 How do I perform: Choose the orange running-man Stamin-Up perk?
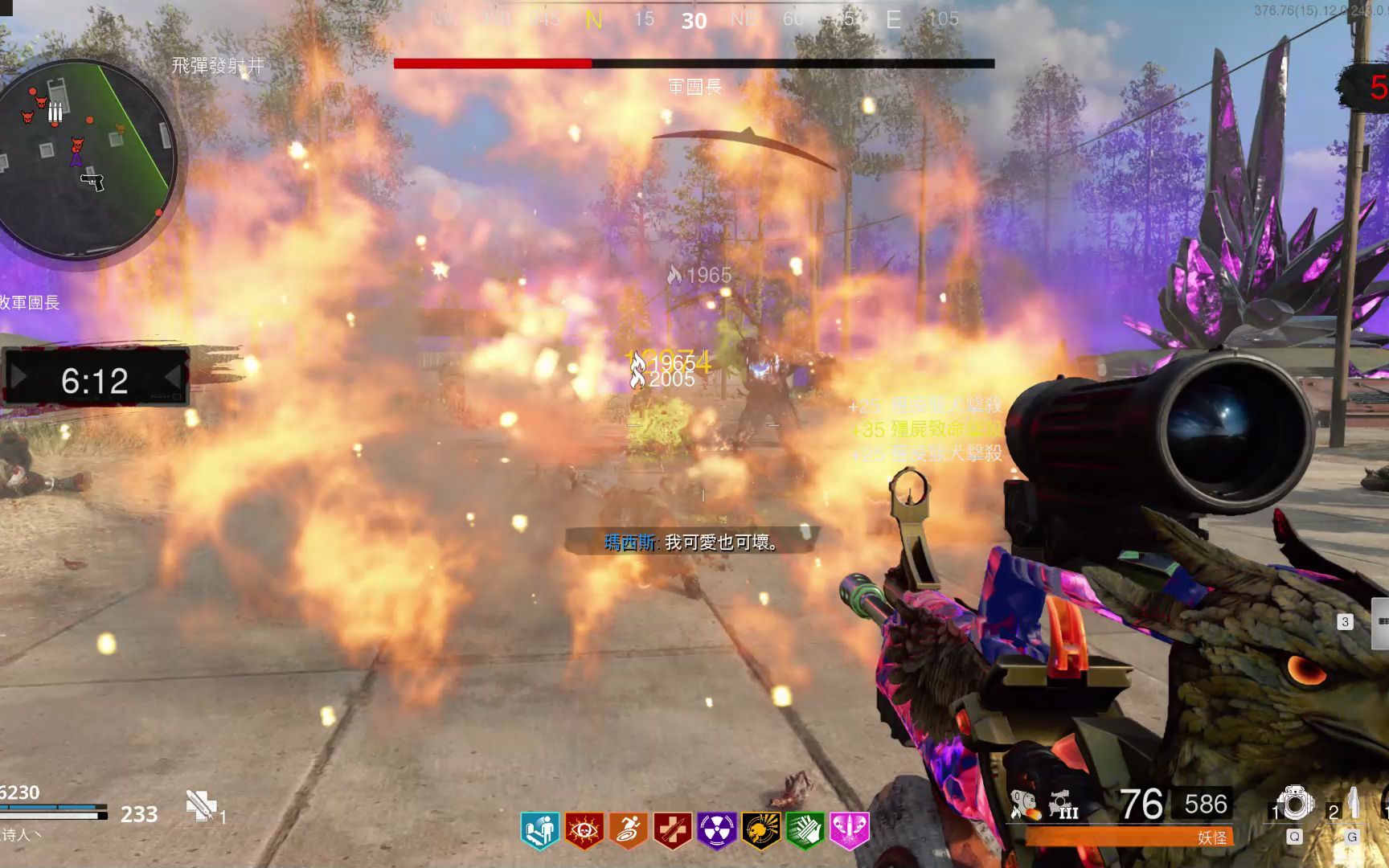(x=628, y=829)
